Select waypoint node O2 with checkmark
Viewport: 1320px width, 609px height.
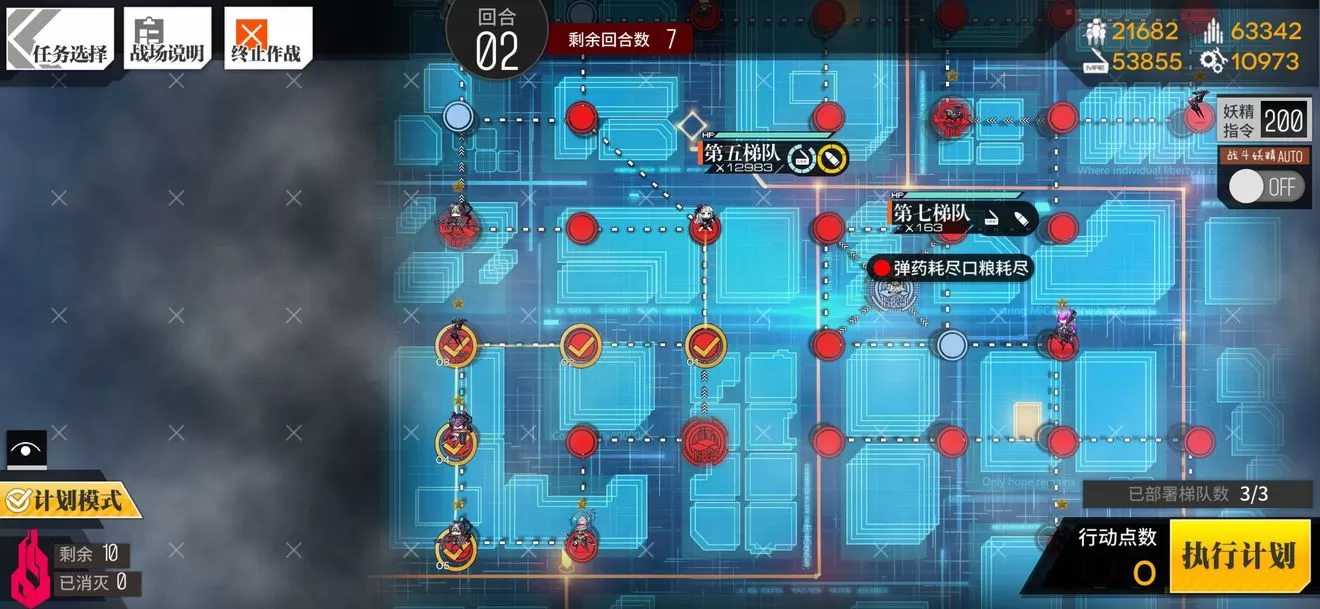[581, 346]
